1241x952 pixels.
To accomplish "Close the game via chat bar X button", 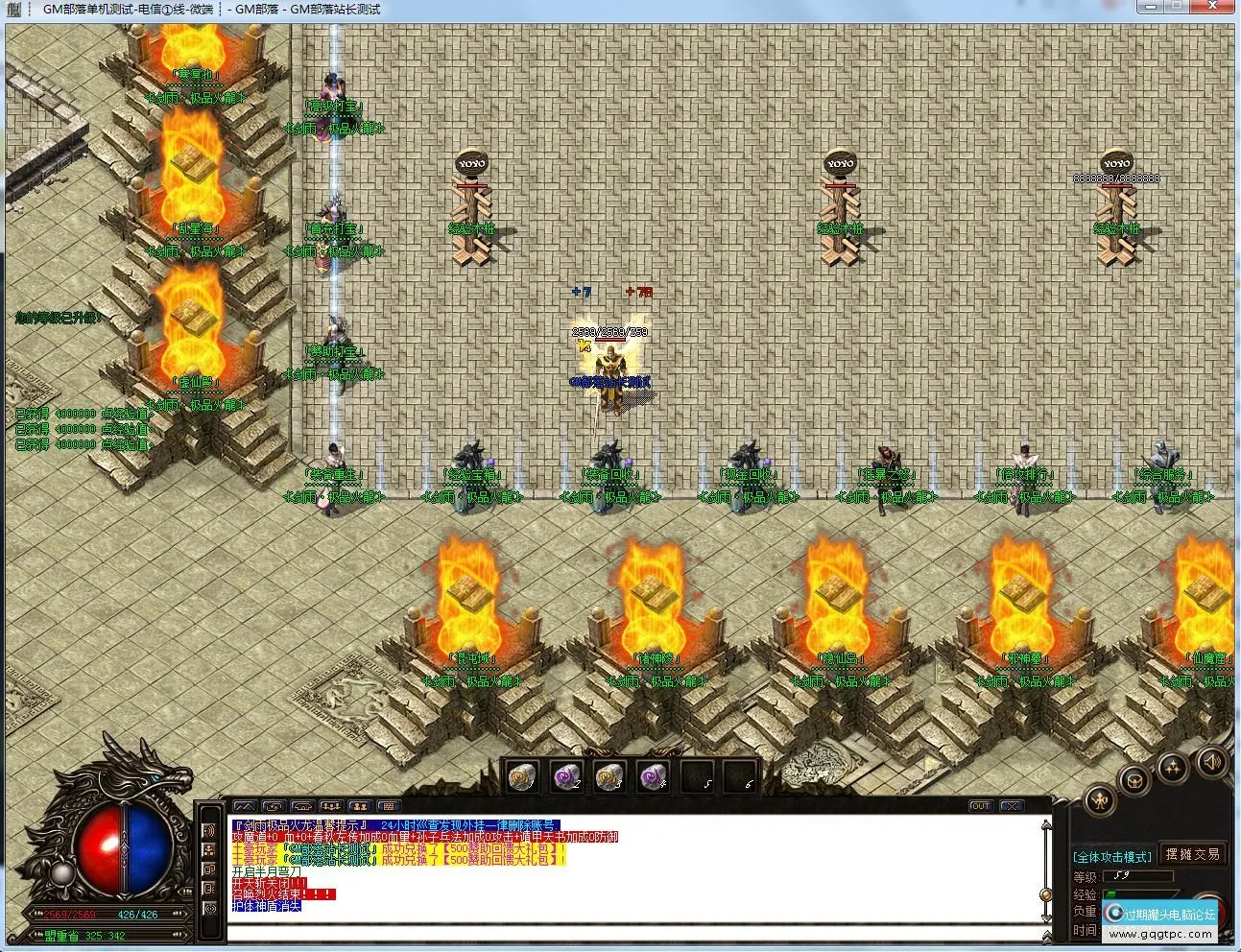I will tap(1012, 806).
